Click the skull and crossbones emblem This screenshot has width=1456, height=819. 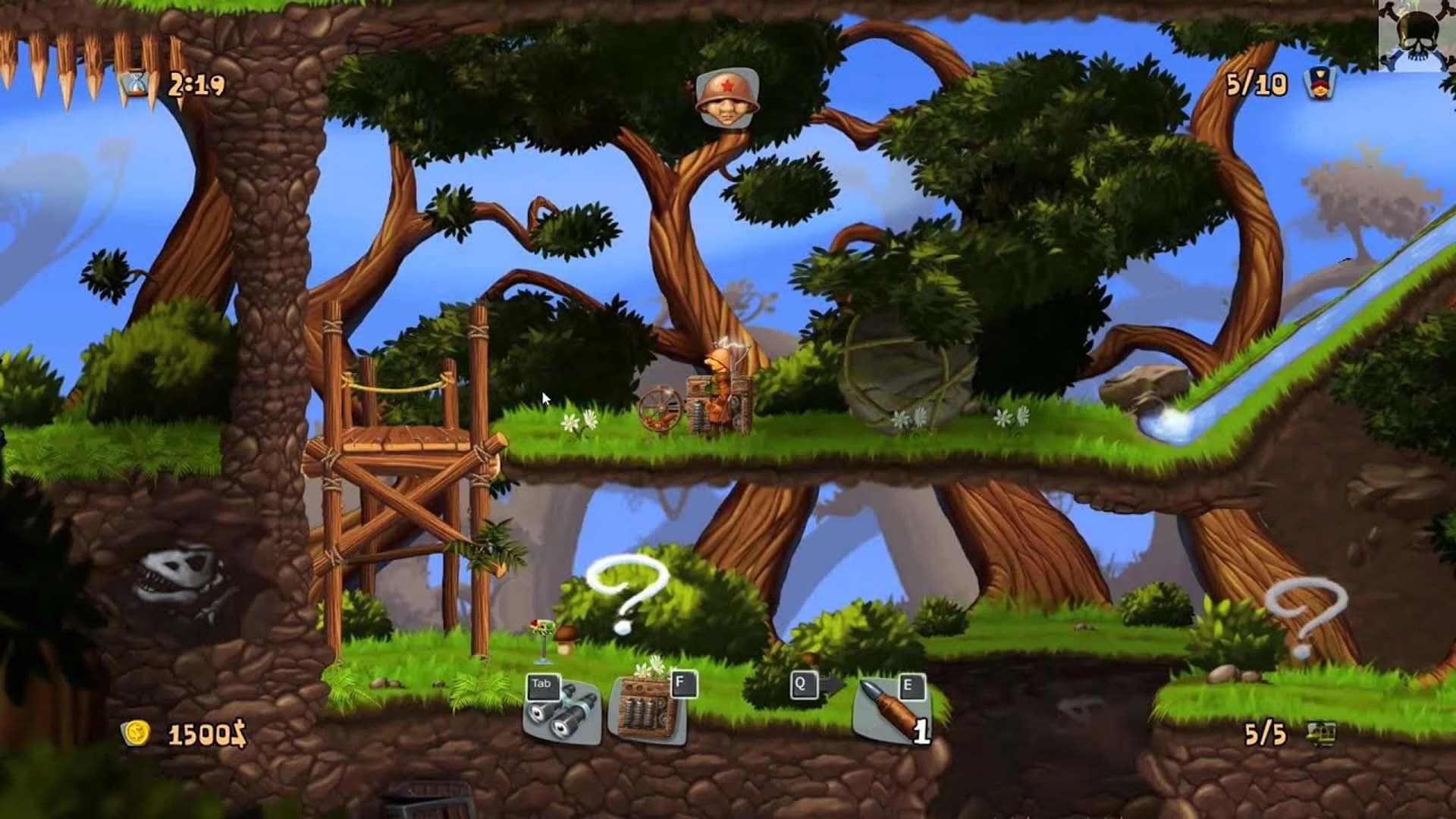1415,30
